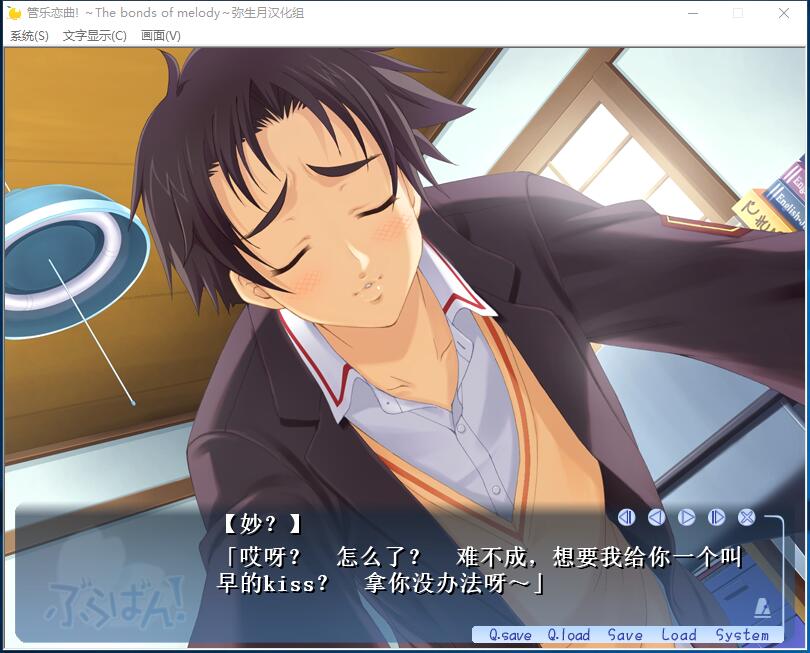Image resolution: width=810 pixels, height=653 pixels.
Task: Go back one line with left arrow
Action: (656, 517)
